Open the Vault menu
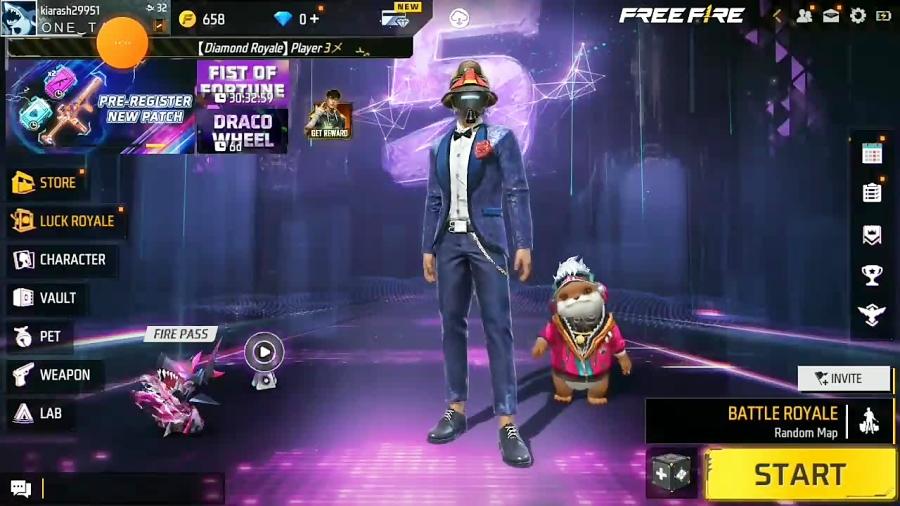Viewport: 900px width, 506px height. point(46,298)
